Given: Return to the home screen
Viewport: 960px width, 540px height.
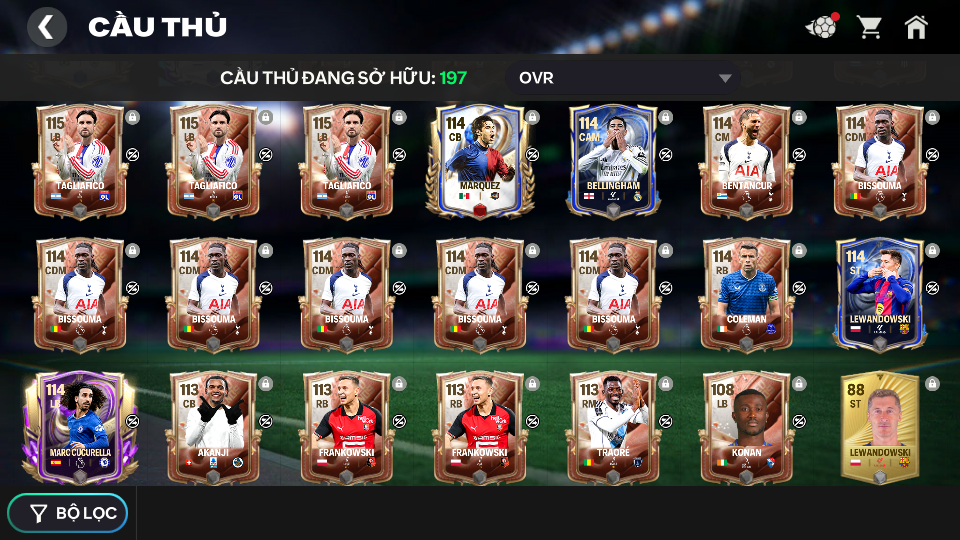Looking at the screenshot, I should coord(916,27).
